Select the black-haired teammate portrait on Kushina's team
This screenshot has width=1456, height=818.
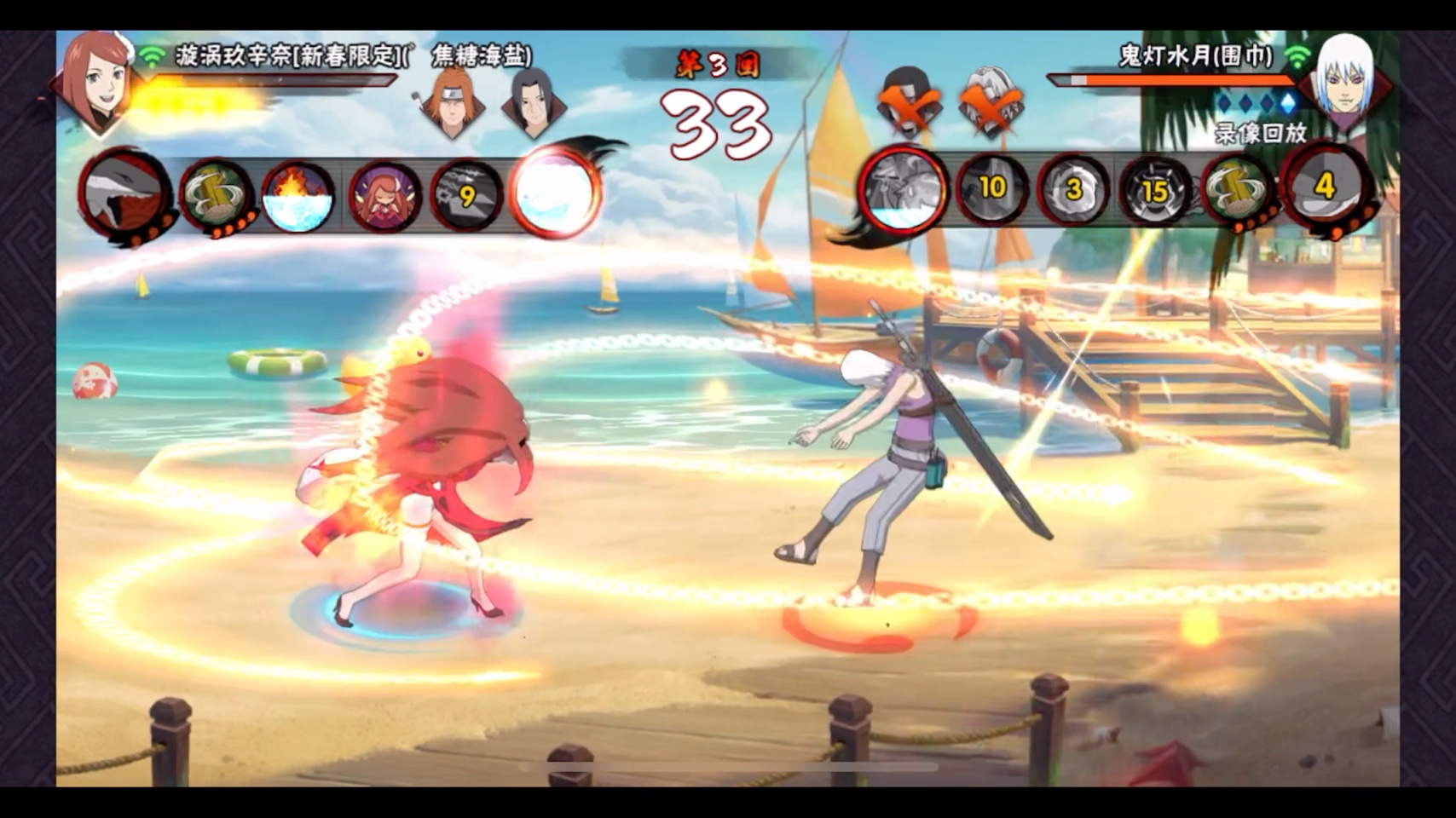pyautogui.click(x=533, y=102)
